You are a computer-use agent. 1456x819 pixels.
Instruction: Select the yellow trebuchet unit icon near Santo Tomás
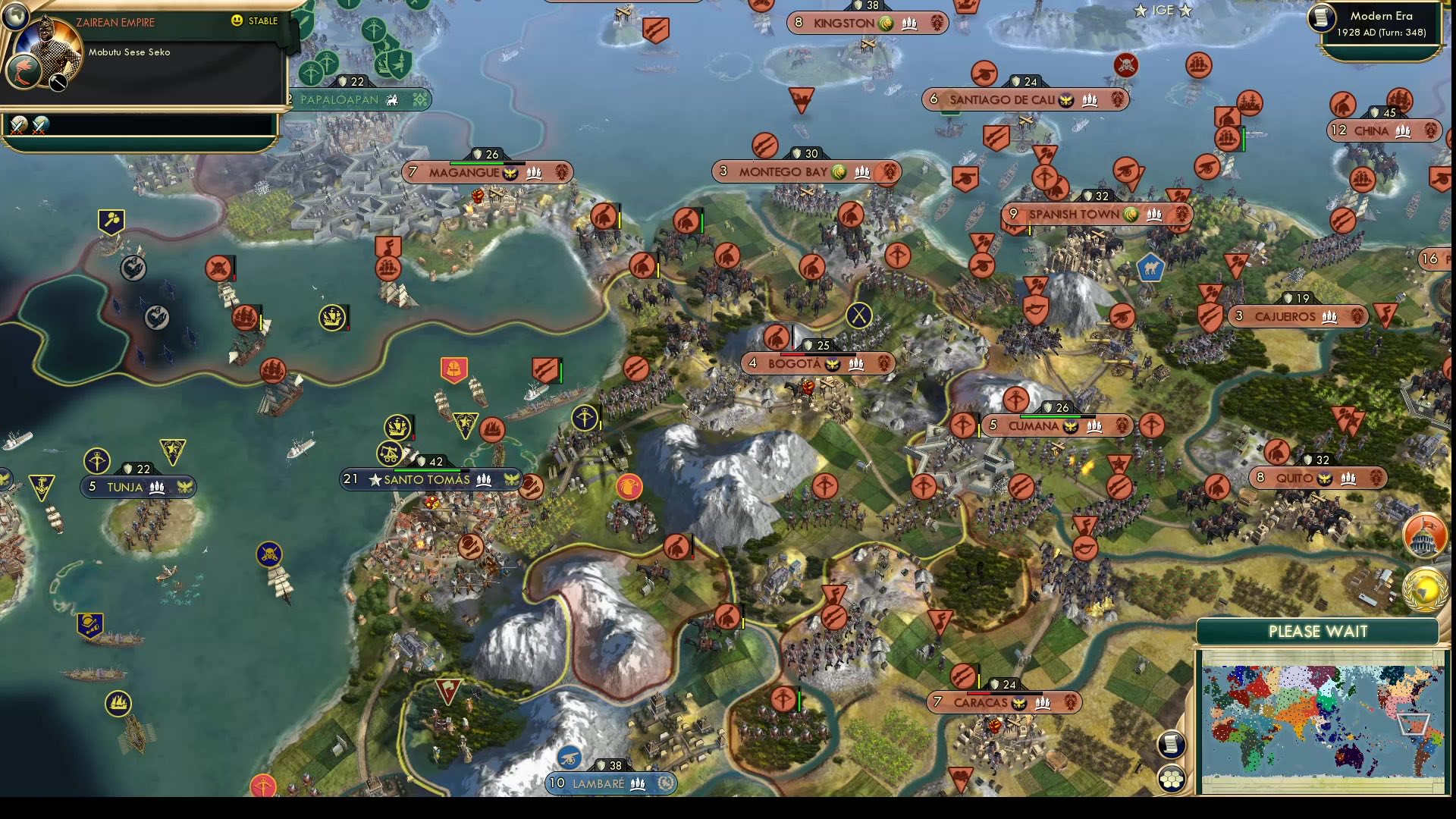(x=391, y=455)
